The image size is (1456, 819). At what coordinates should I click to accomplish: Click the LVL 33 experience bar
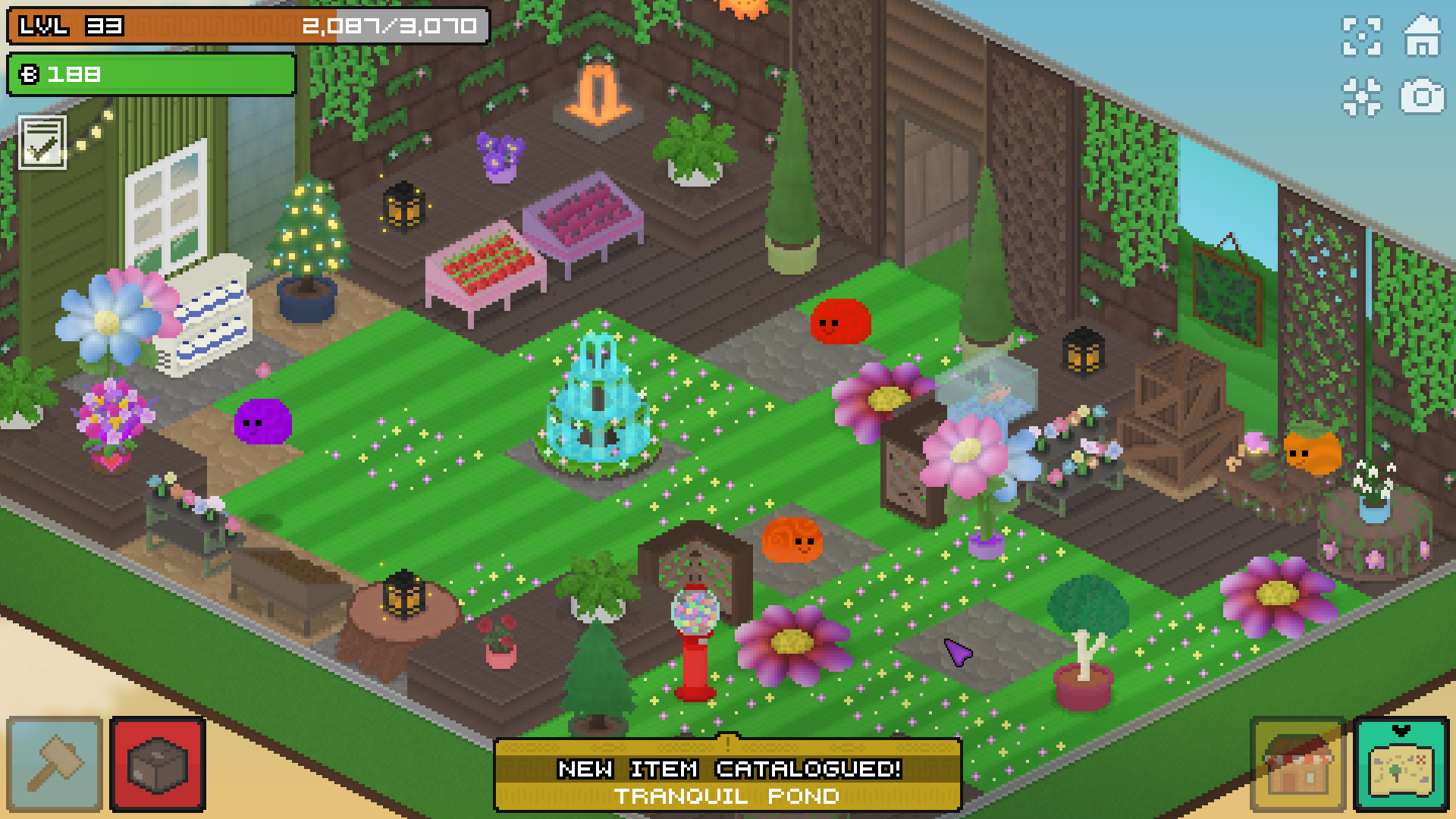point(243,28)
